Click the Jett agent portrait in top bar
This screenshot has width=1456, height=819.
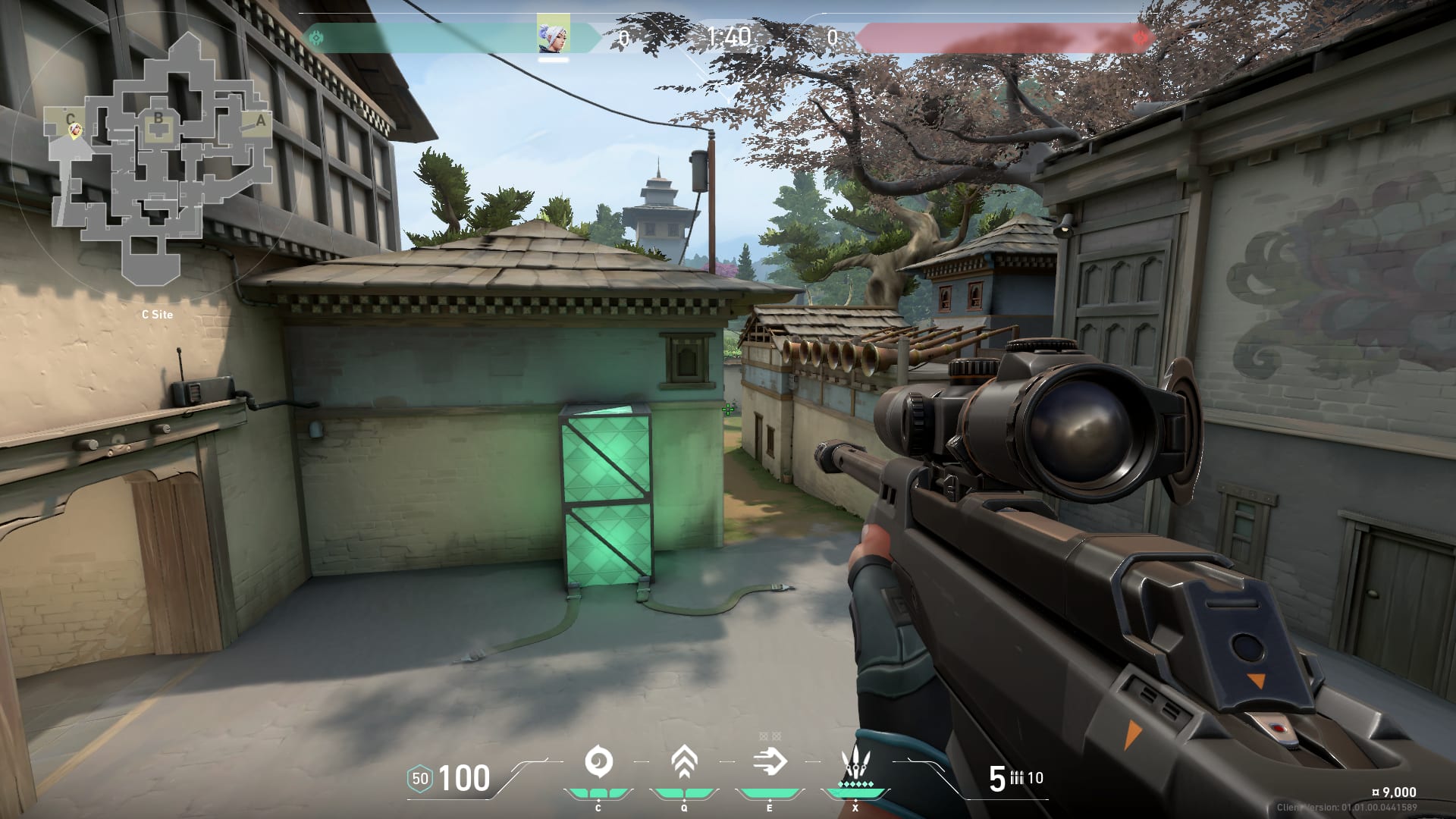(554, 34)
